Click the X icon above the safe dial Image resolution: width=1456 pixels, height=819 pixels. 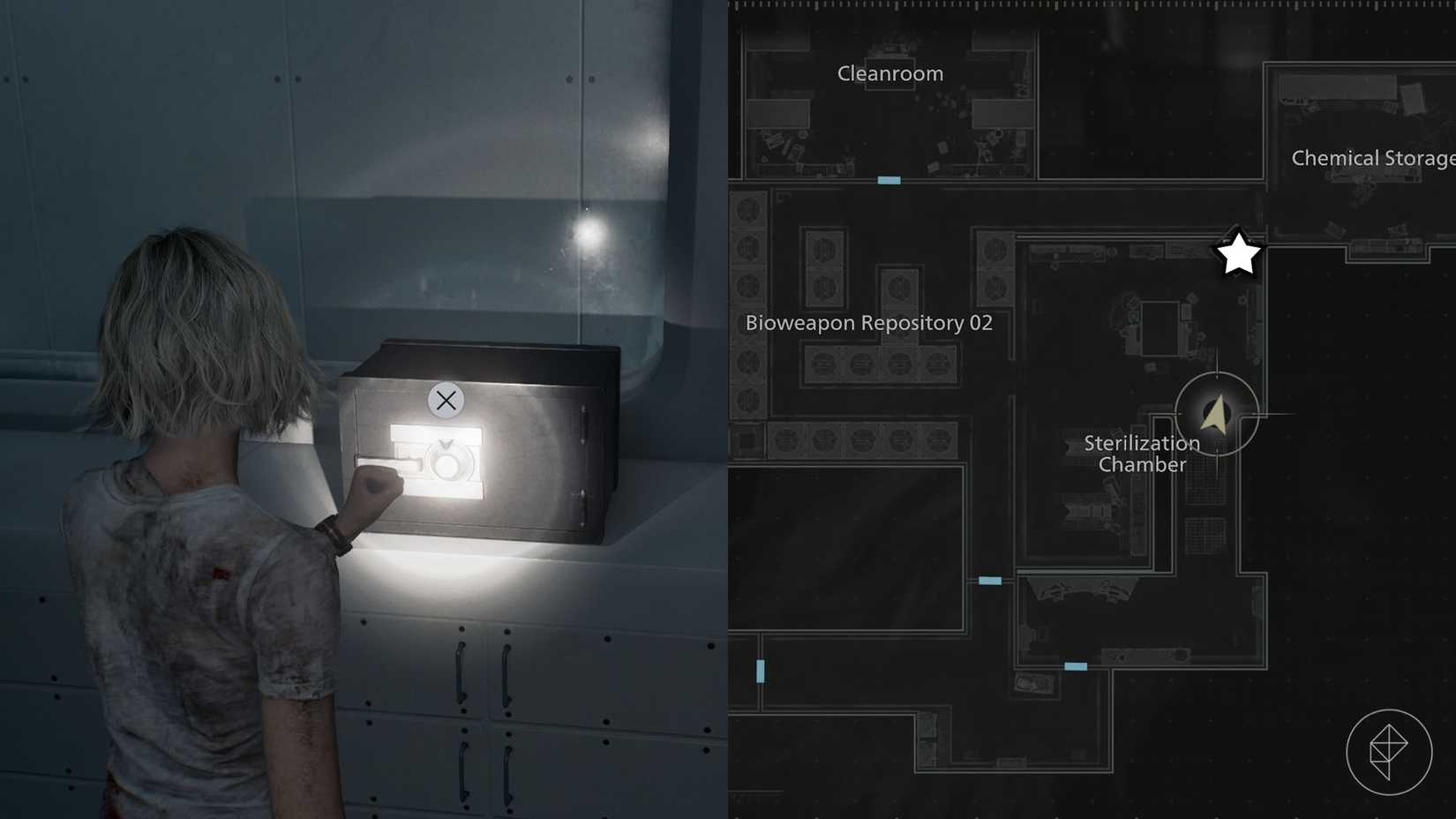[x=445, y=401]
